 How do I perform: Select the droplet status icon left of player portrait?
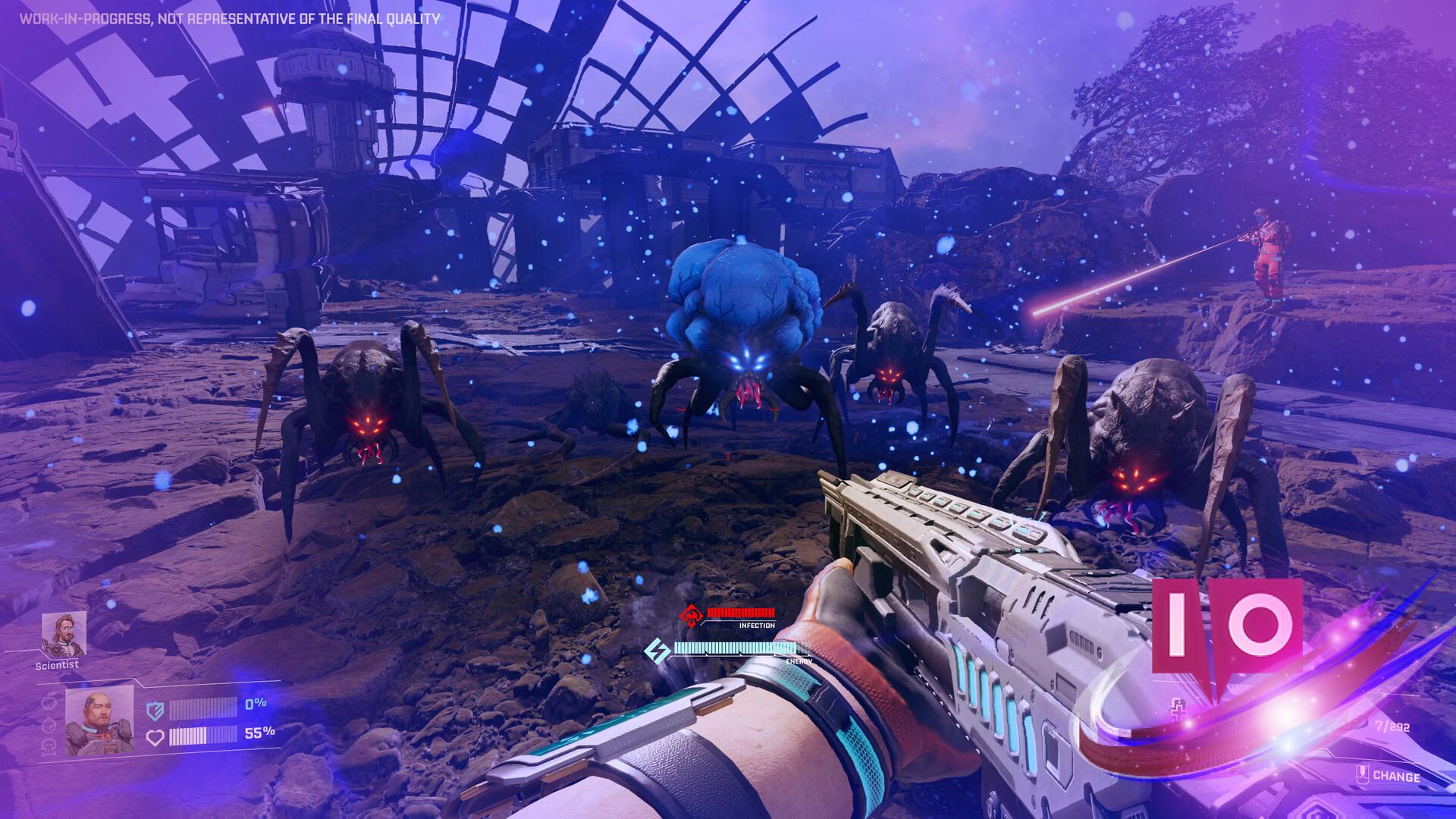[47, 726]
